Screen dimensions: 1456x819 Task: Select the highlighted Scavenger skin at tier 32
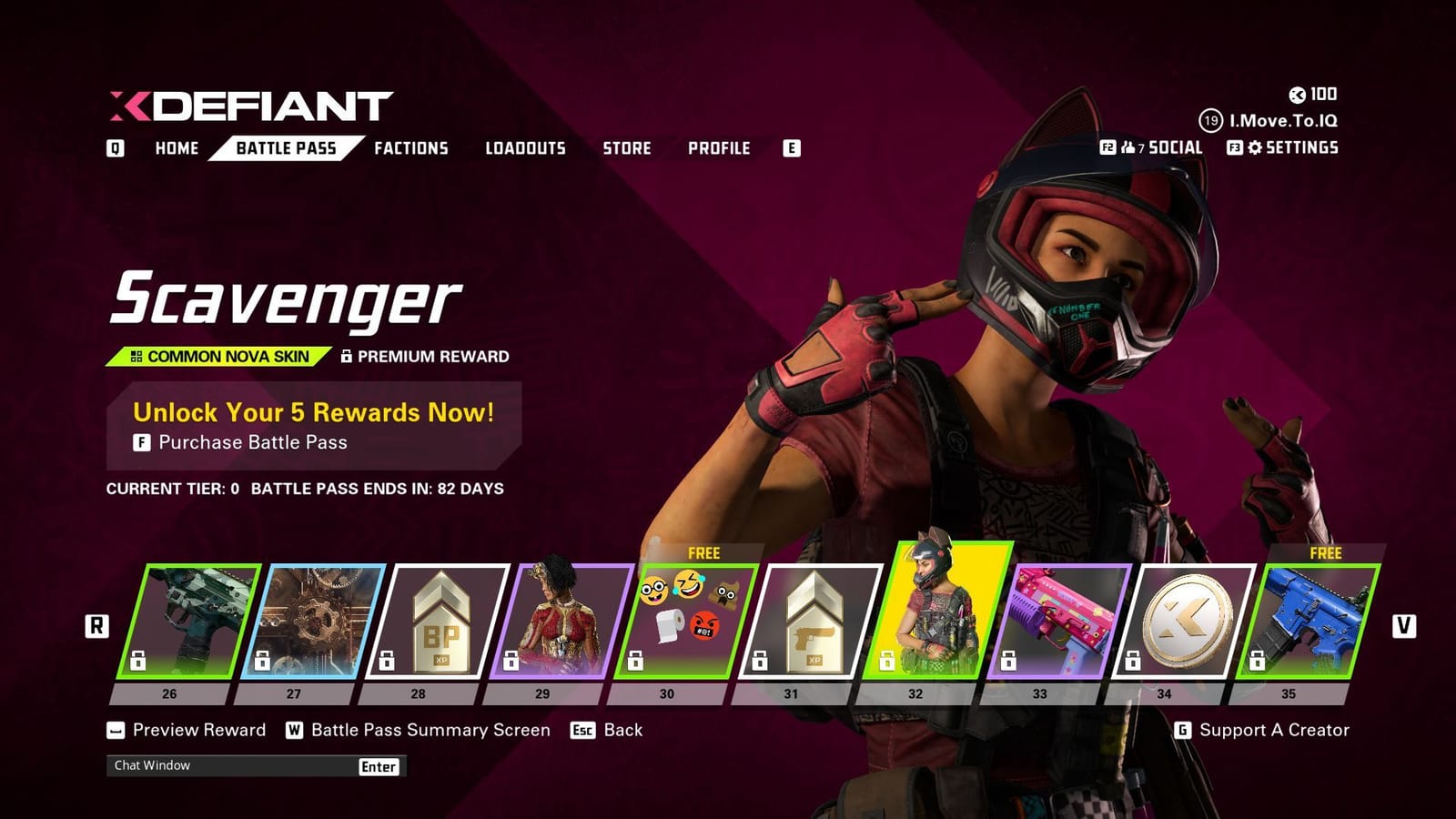click(935, 619)
